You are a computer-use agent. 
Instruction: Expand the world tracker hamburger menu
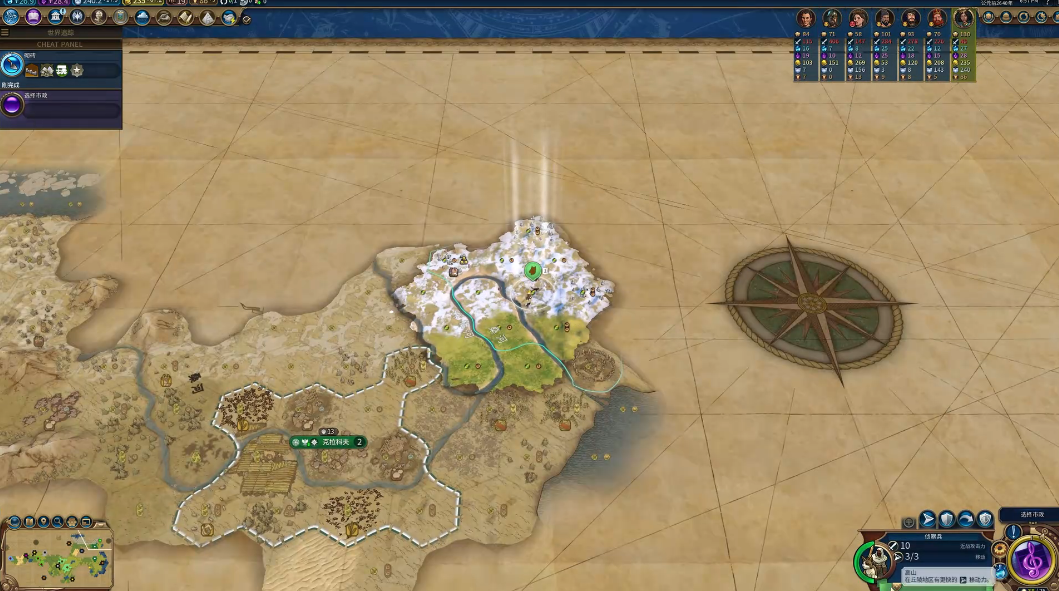tap(5, 33)
